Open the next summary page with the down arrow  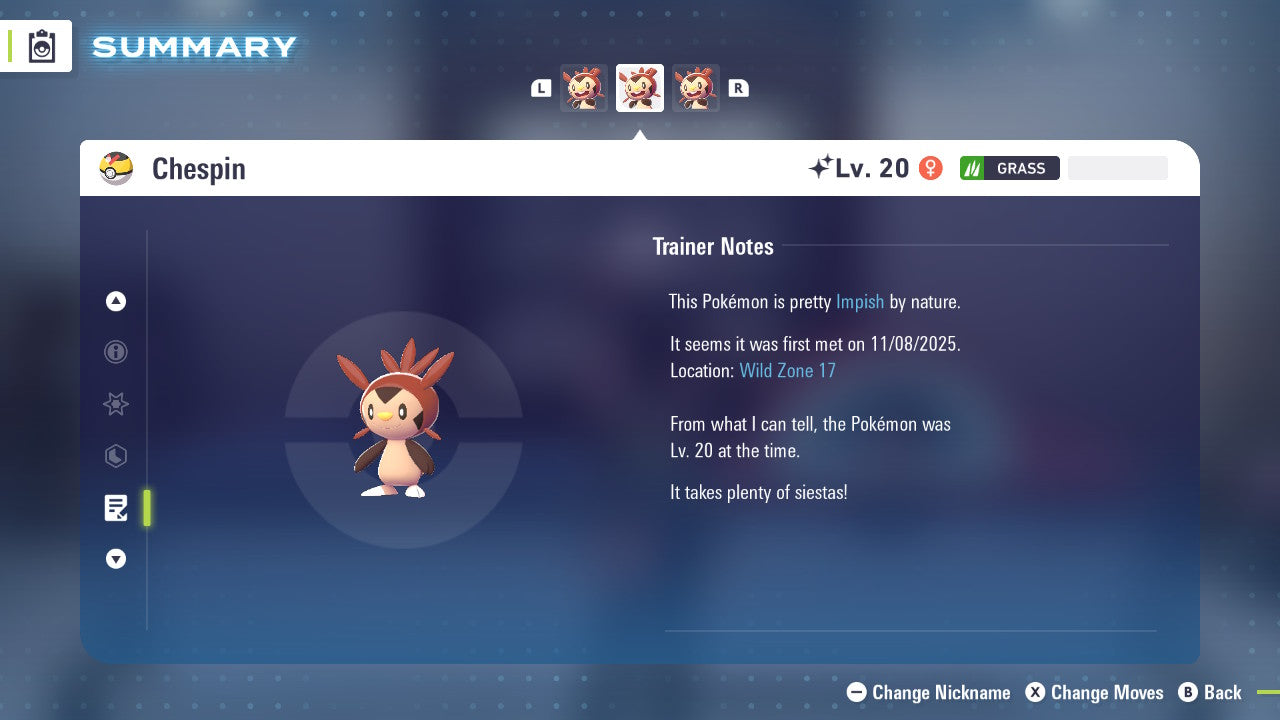[x=115, y=559]
